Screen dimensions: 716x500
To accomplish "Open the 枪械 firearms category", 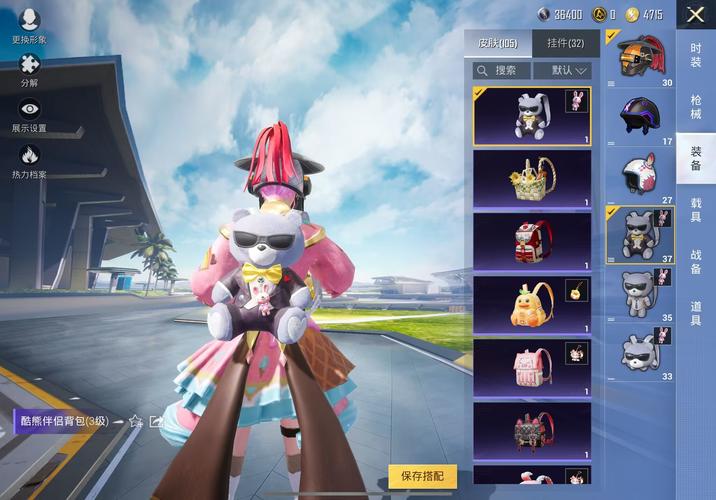I will point(696,108).
